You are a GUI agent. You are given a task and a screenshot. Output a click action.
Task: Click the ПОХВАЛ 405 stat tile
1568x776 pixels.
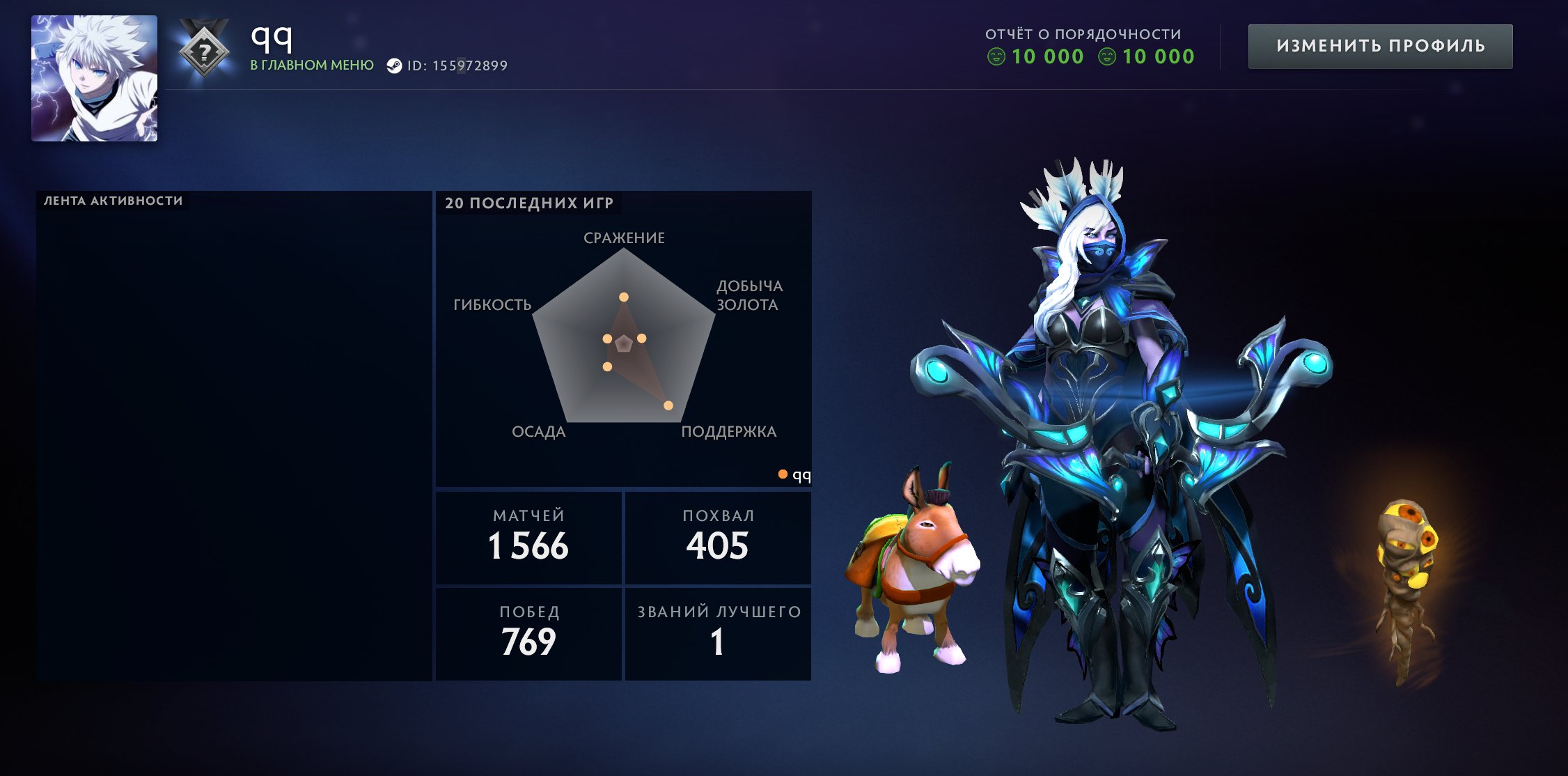tap(719, 536)
